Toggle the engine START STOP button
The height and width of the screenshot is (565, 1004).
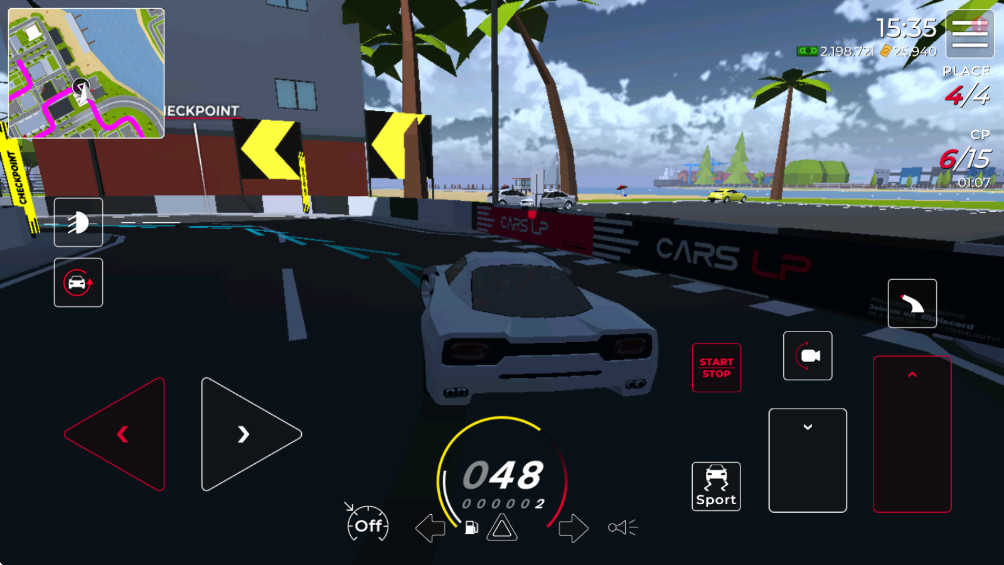(x=716, y=368)
